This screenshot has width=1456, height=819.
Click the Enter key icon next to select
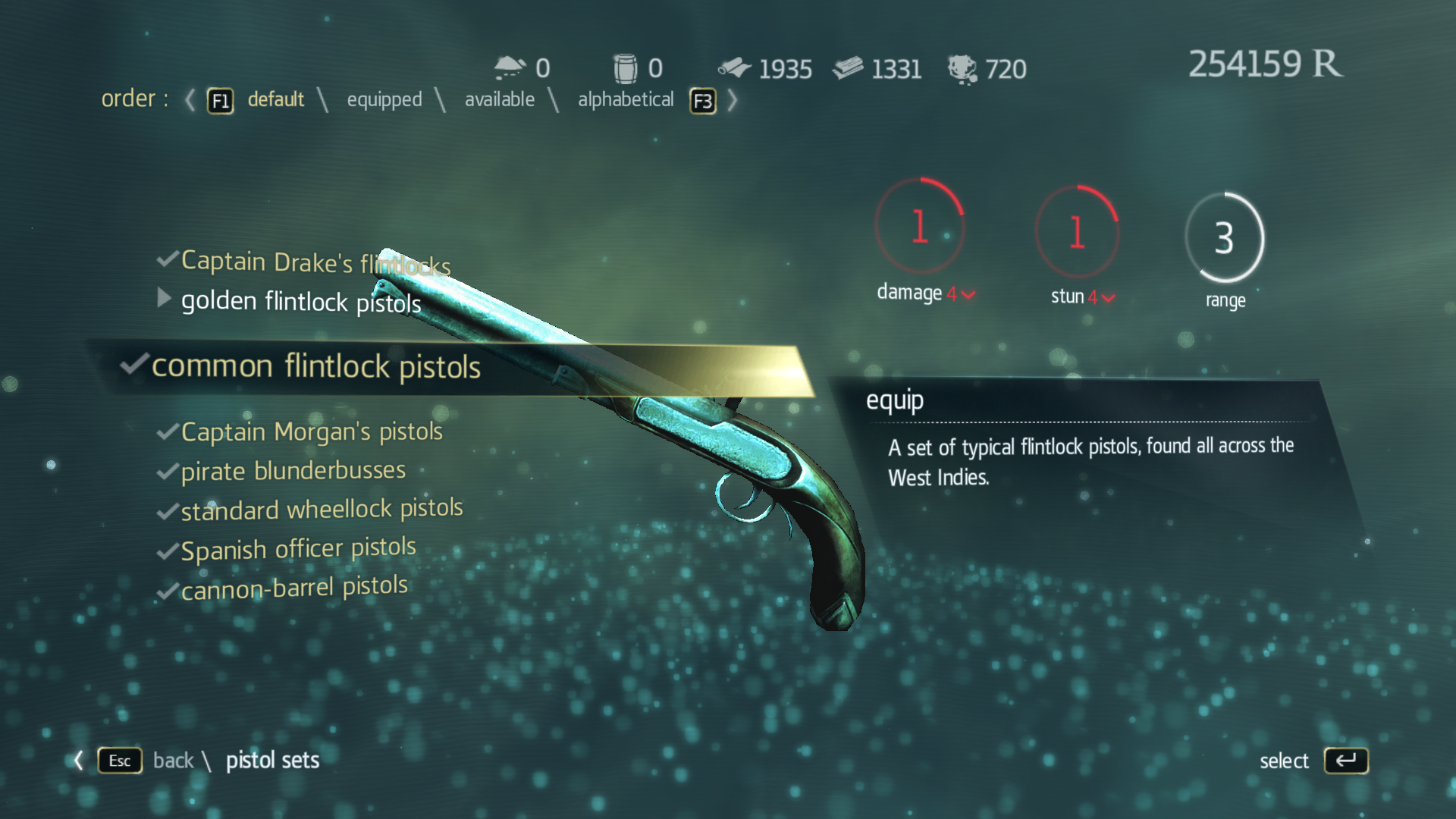click(x=1346, y=761)
